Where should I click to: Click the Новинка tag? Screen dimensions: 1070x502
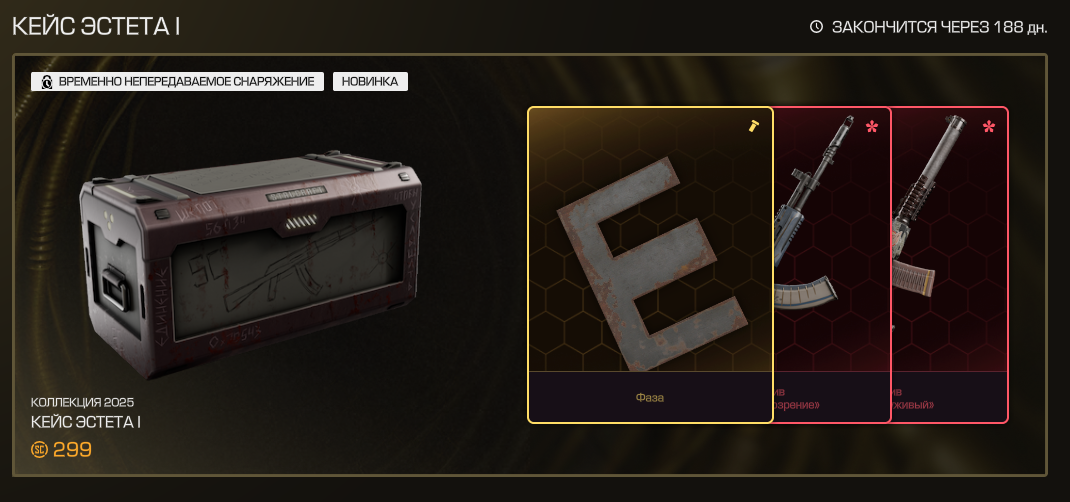tap(370, 82)
